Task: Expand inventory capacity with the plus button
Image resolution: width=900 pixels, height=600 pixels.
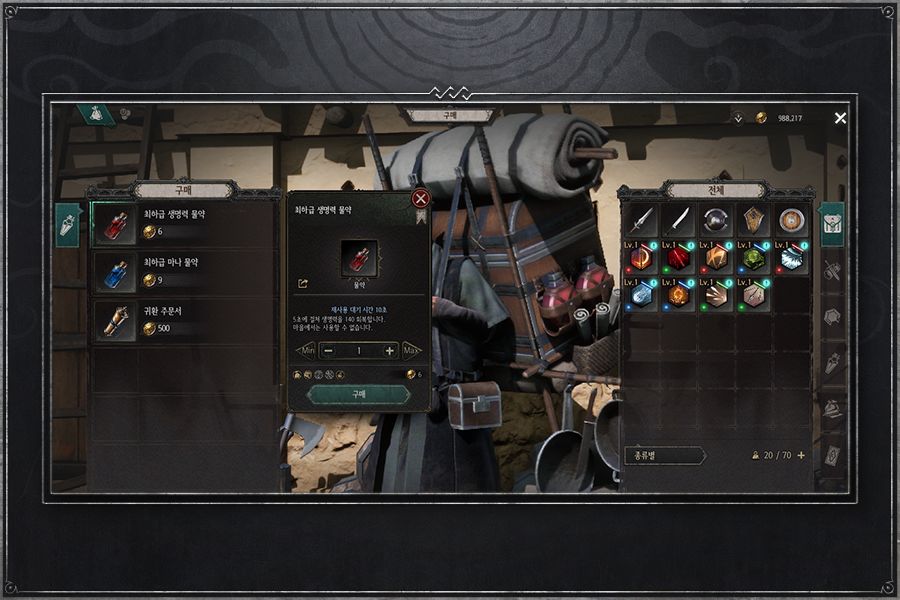Action: tap(801, 455)
